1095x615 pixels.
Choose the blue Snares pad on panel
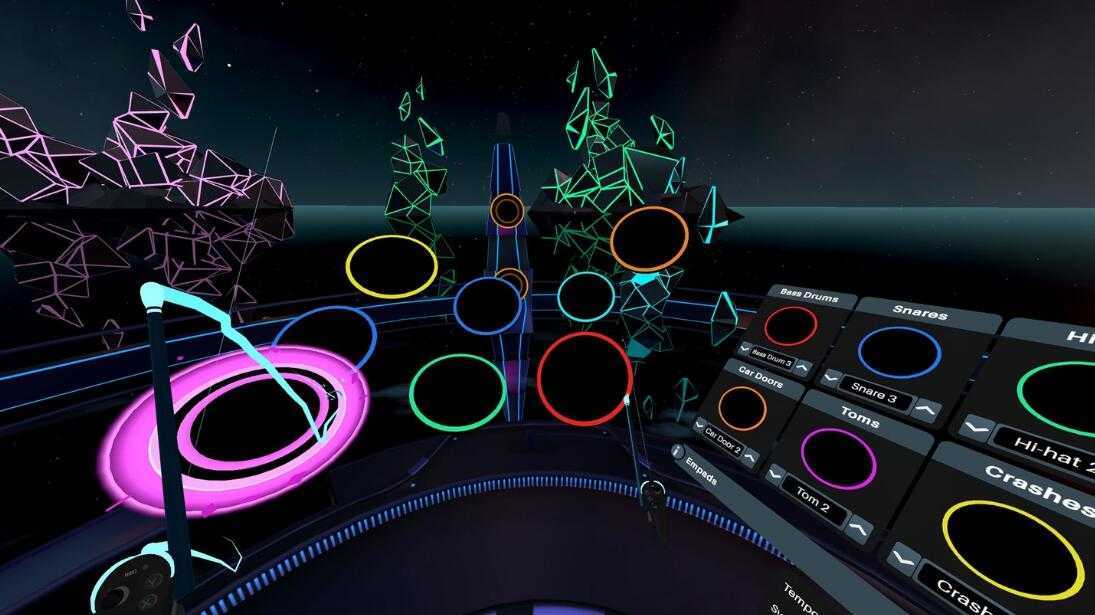[899, 352]
